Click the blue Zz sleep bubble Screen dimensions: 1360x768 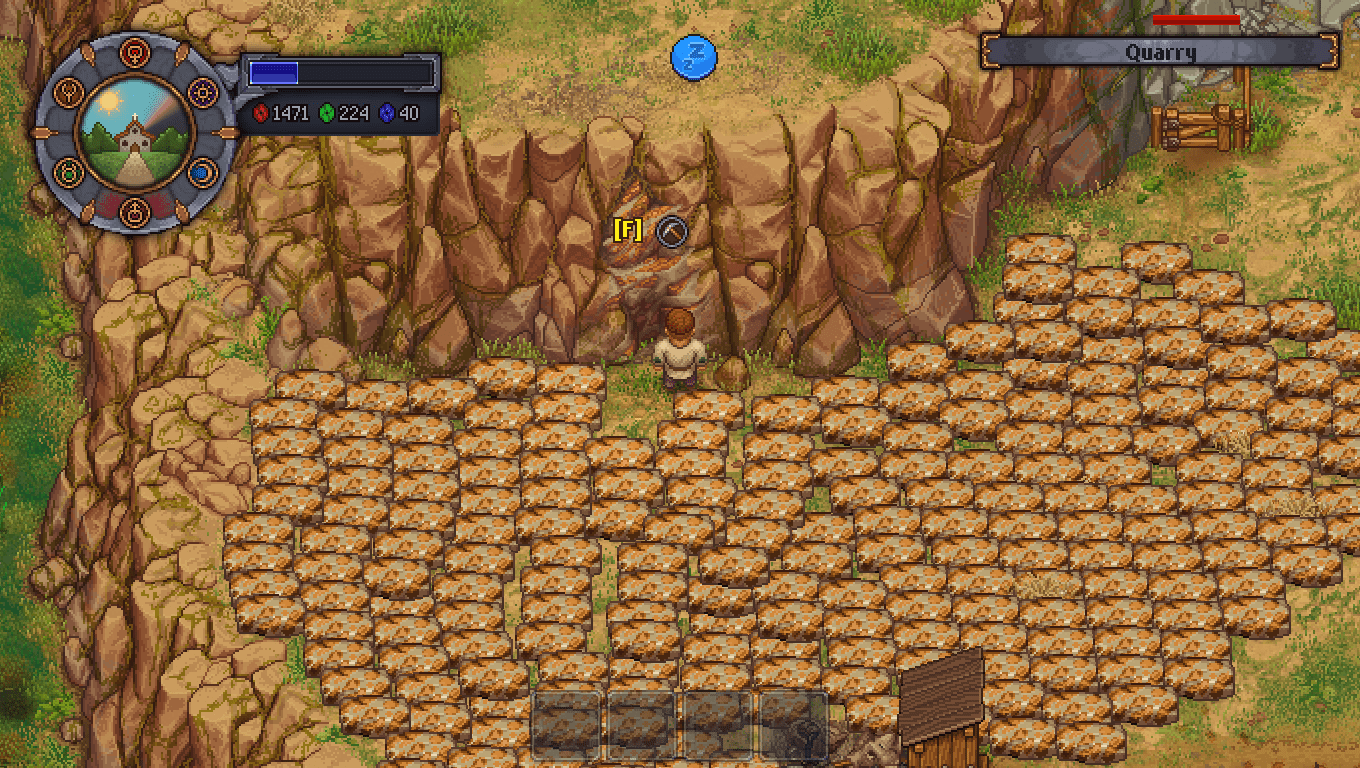coord(693,59)
